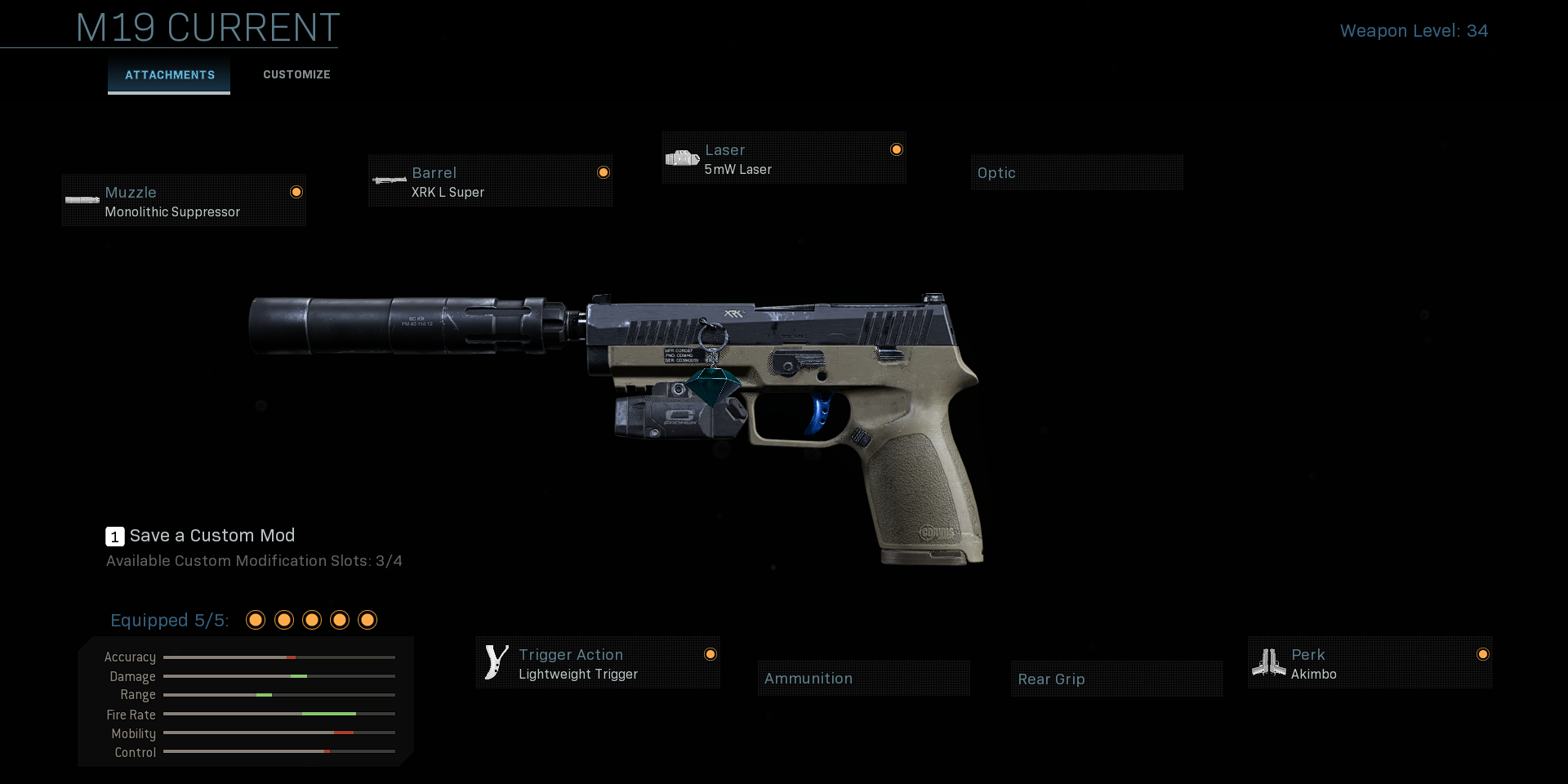Click the Lightweight Trigger icon
Image resolution: width=1568 pixels, height=784 pixels.
click(496, 661)
